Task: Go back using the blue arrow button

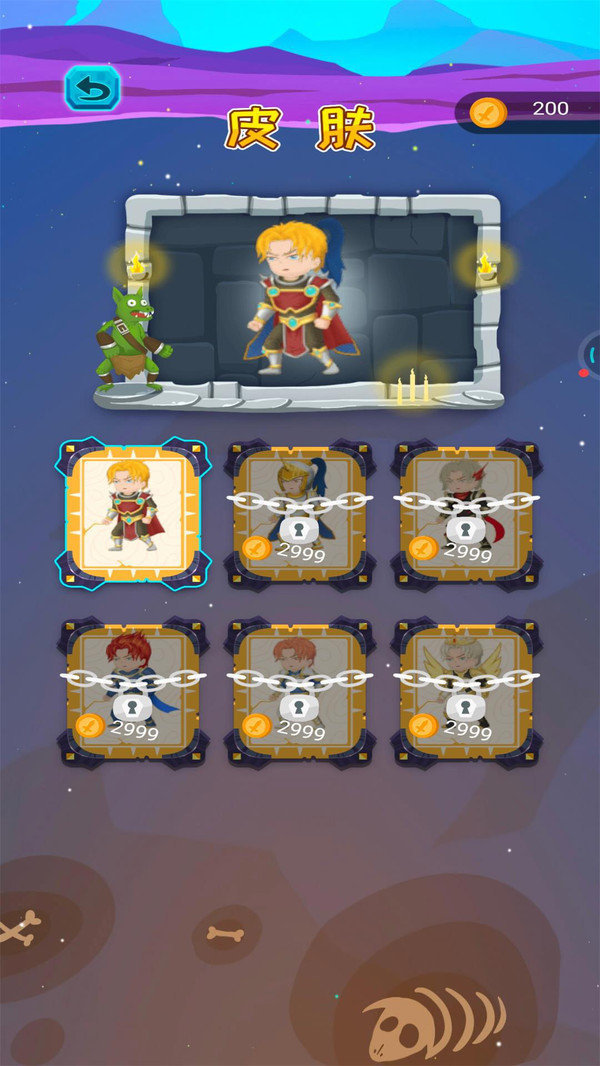Action: coord(92,88)
